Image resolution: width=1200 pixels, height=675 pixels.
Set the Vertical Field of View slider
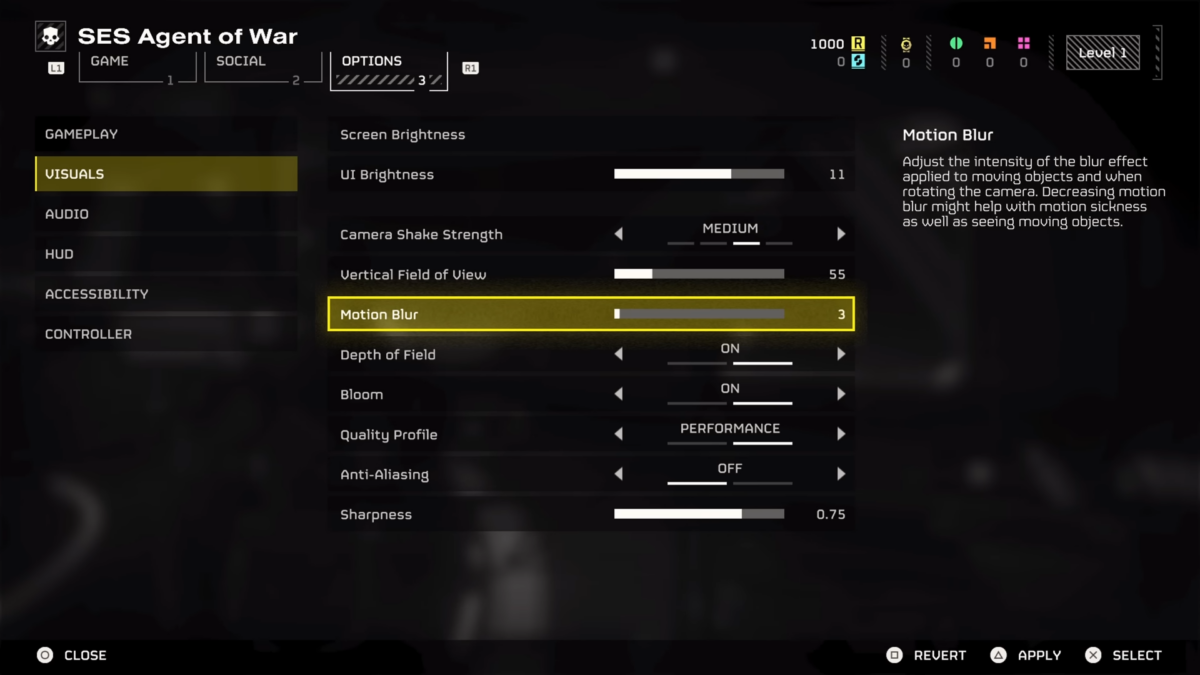click(x=699, y=274)
